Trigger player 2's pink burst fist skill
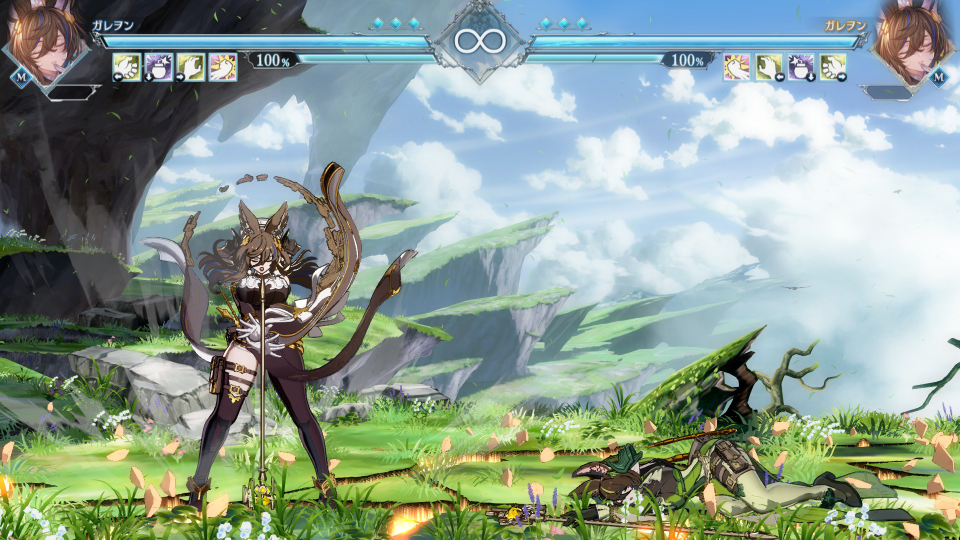Screen dimensions: 960x540 (x=737, y=66)
